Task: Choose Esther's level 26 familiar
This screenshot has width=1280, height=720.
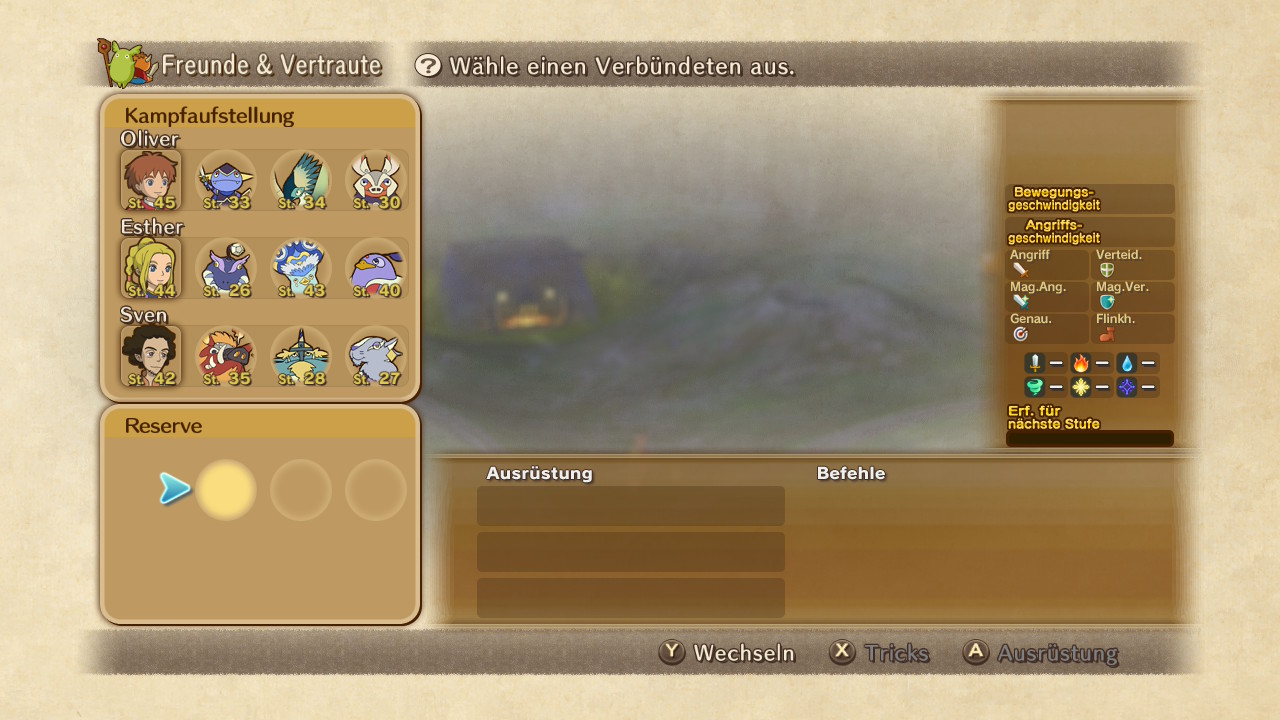Action: [226, 268]
